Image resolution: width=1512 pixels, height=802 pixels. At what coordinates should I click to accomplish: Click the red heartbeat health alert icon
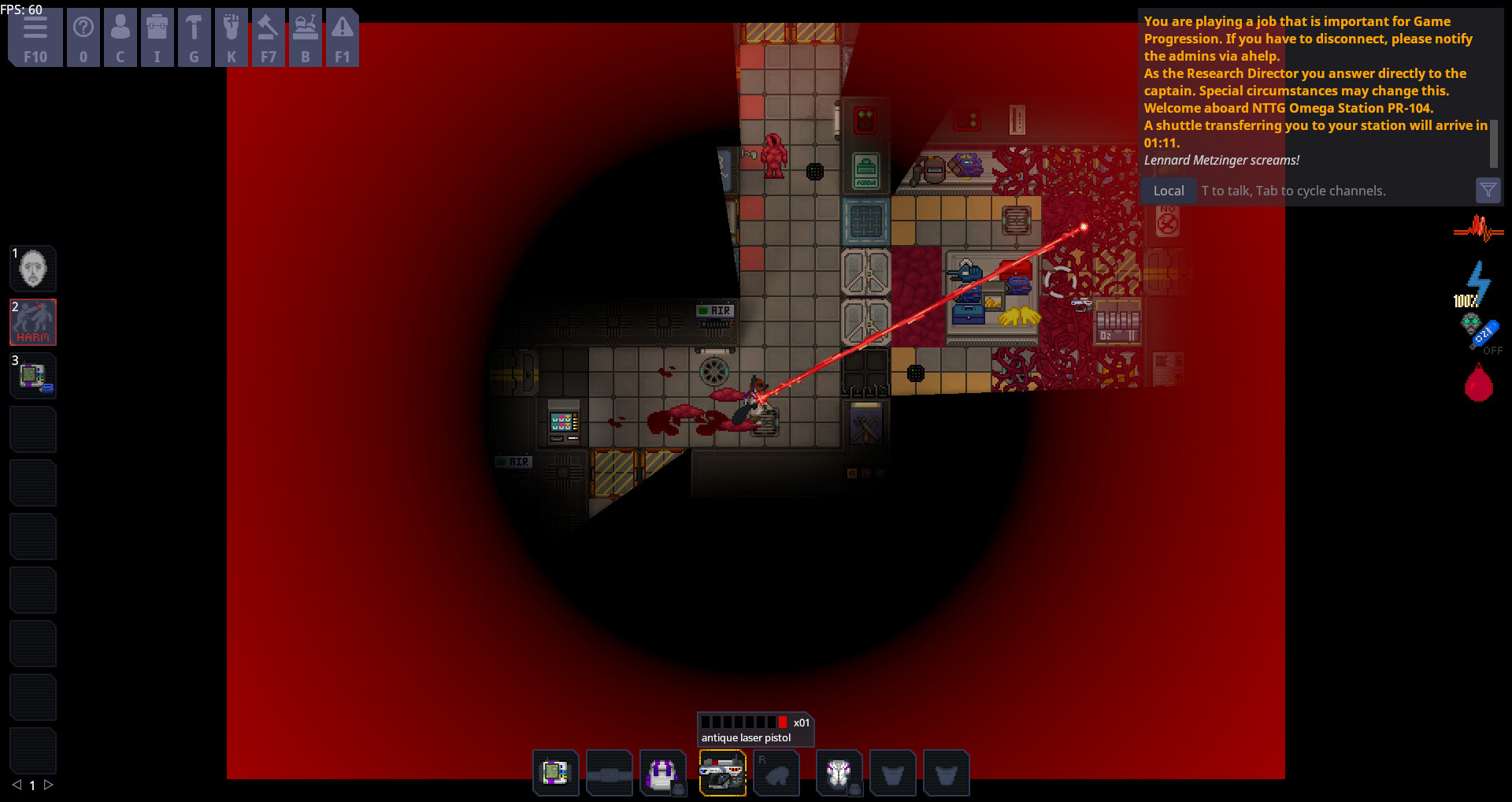[1478, 230]
